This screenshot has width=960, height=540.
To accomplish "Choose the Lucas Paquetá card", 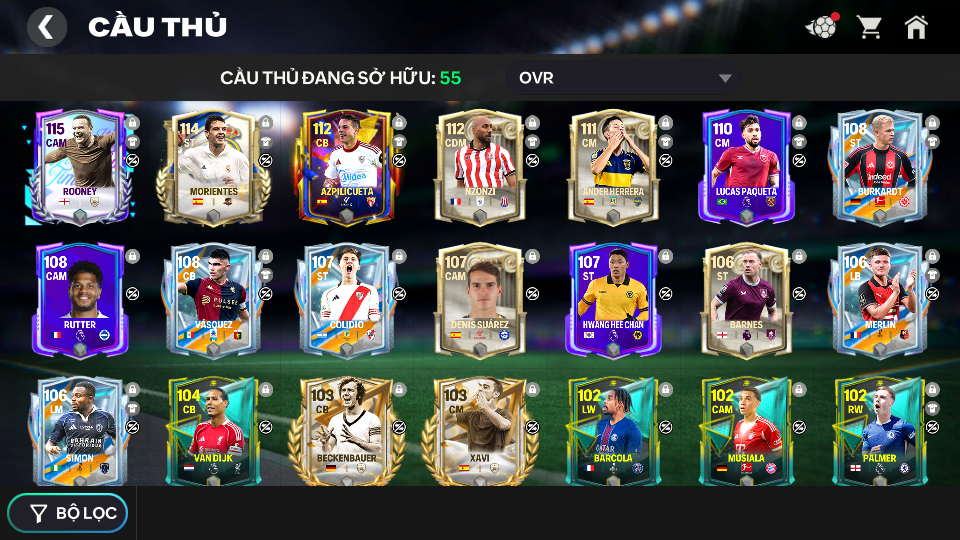I will point(746,166).
